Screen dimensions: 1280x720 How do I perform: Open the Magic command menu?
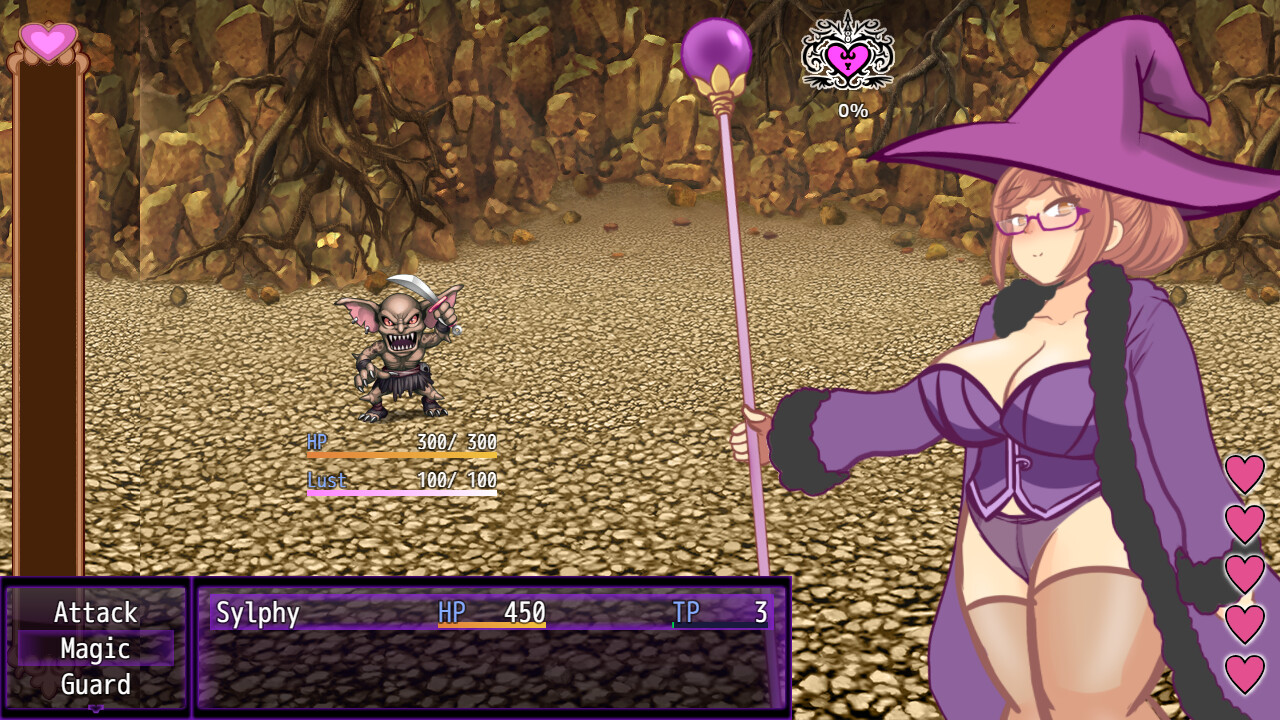point(95,649)
